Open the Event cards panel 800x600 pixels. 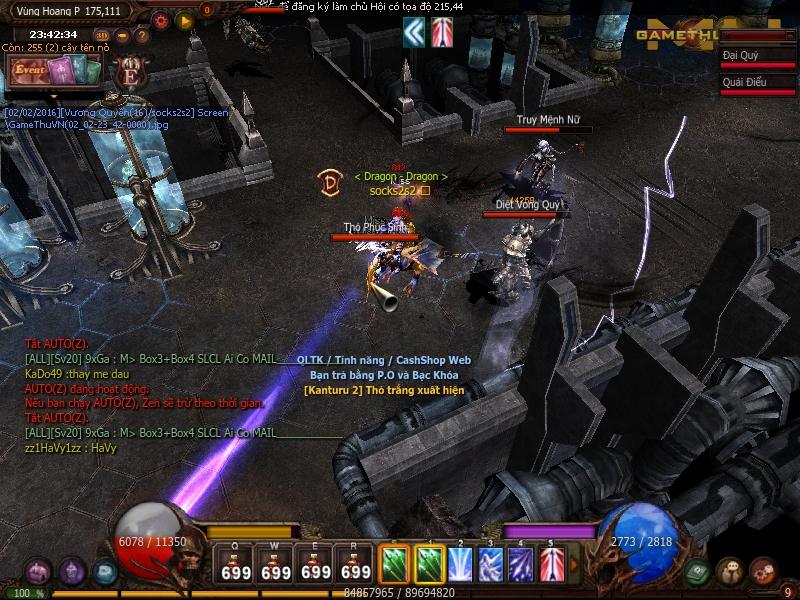54,71
